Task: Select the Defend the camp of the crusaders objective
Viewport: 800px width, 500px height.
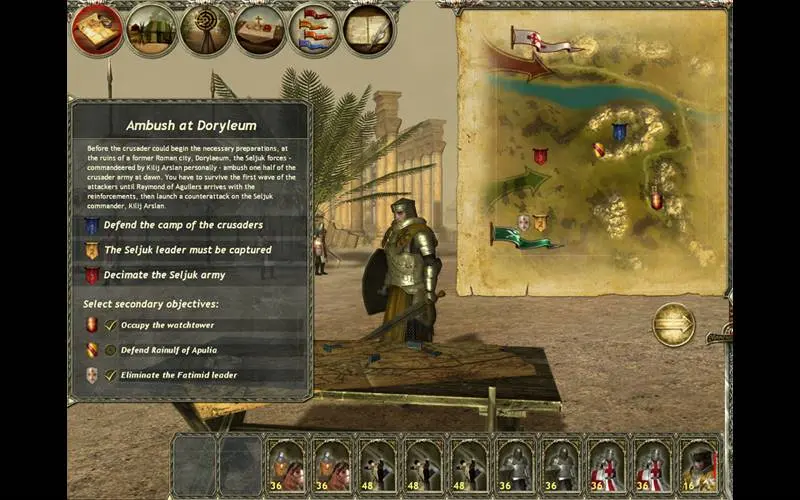Action: [x=181, y=225]
